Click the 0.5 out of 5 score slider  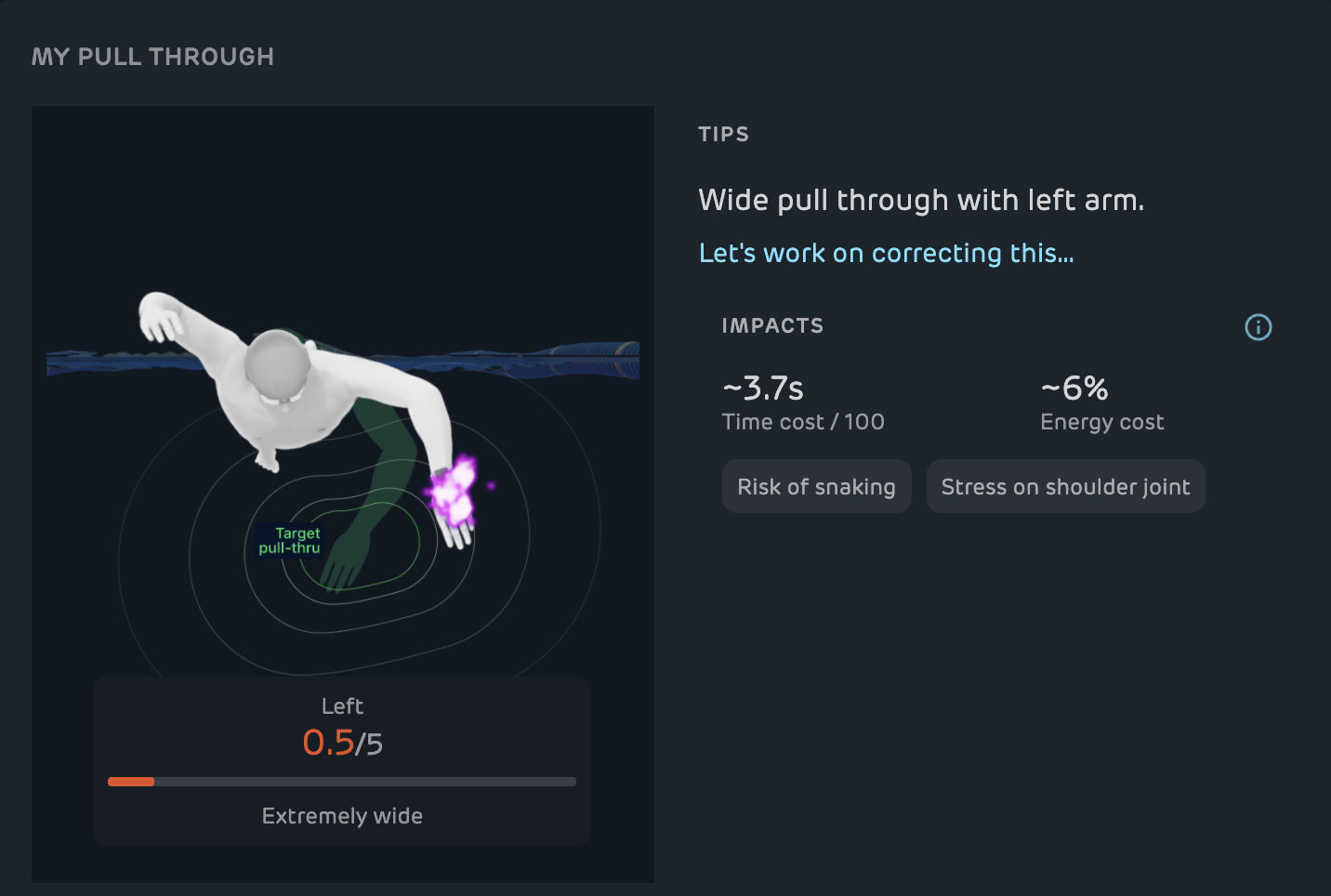pyautogui.click(x=341, y=782)
